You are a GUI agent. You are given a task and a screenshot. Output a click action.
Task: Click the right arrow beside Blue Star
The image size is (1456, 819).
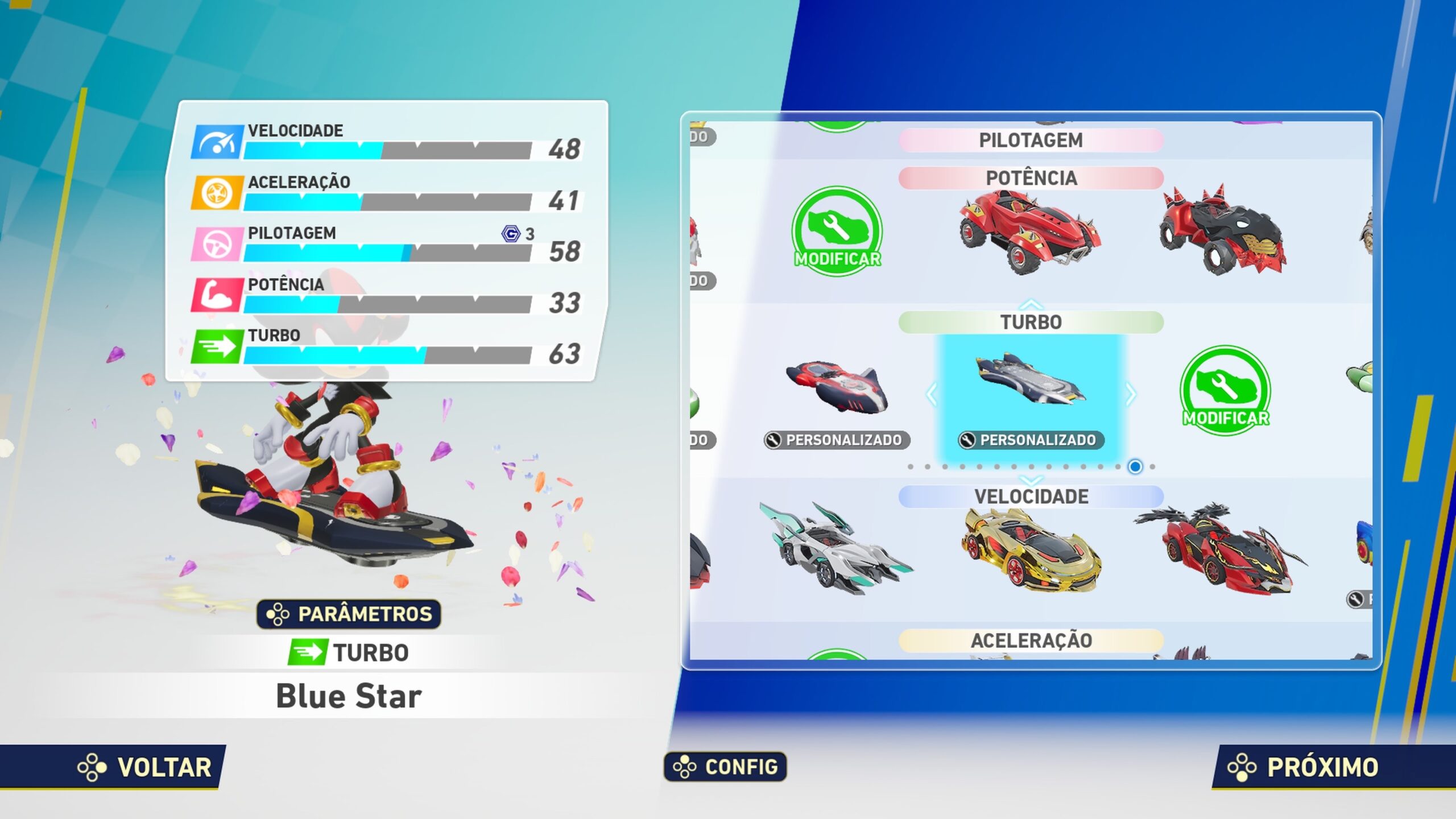[1131, 394]
